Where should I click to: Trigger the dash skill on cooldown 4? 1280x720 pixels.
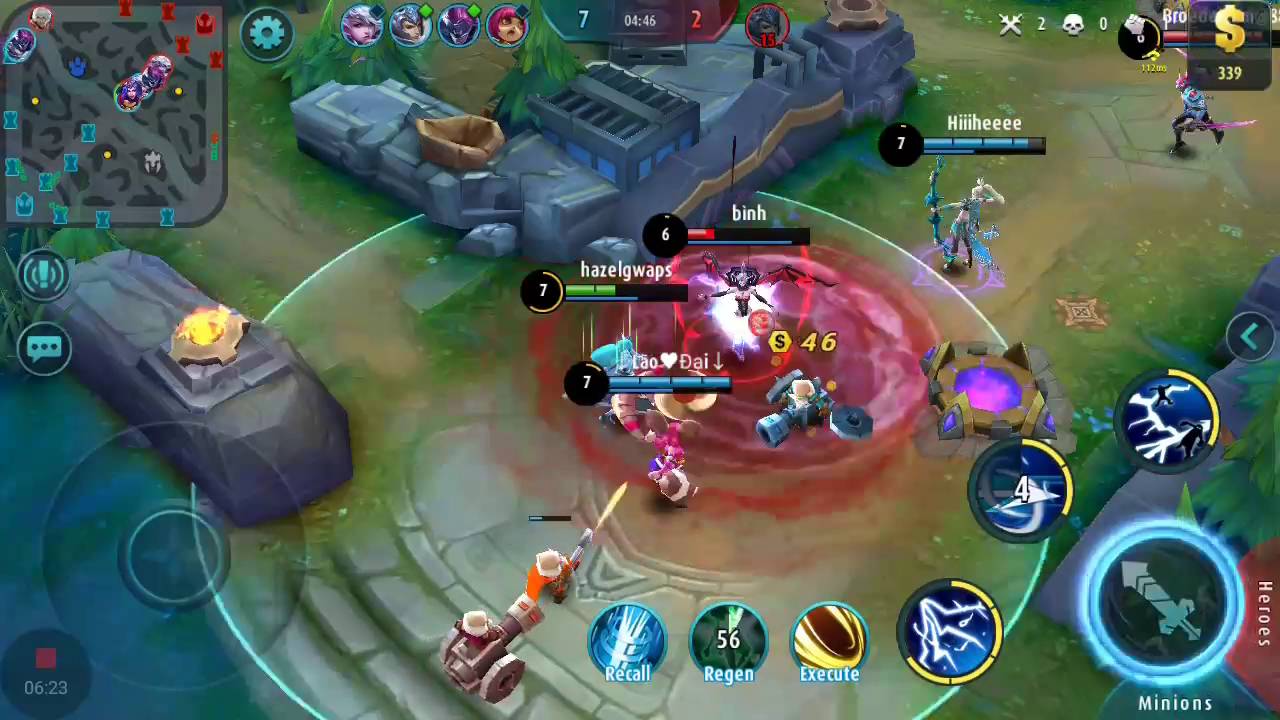[1020, 490]
